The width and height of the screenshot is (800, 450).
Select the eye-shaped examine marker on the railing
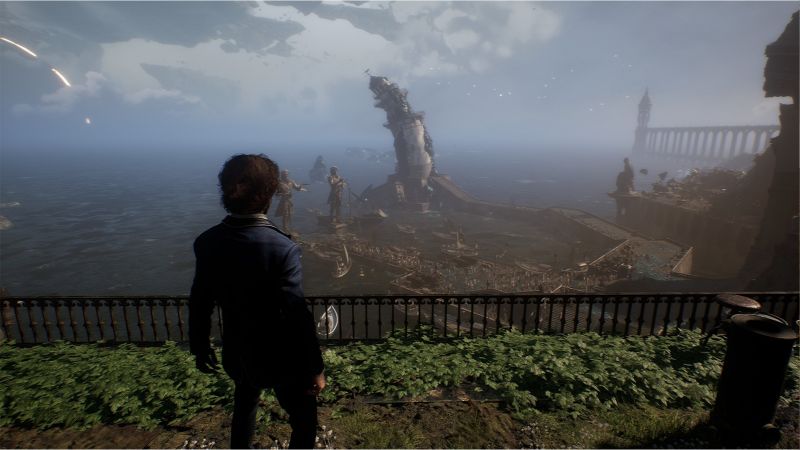tap(328, 320)
